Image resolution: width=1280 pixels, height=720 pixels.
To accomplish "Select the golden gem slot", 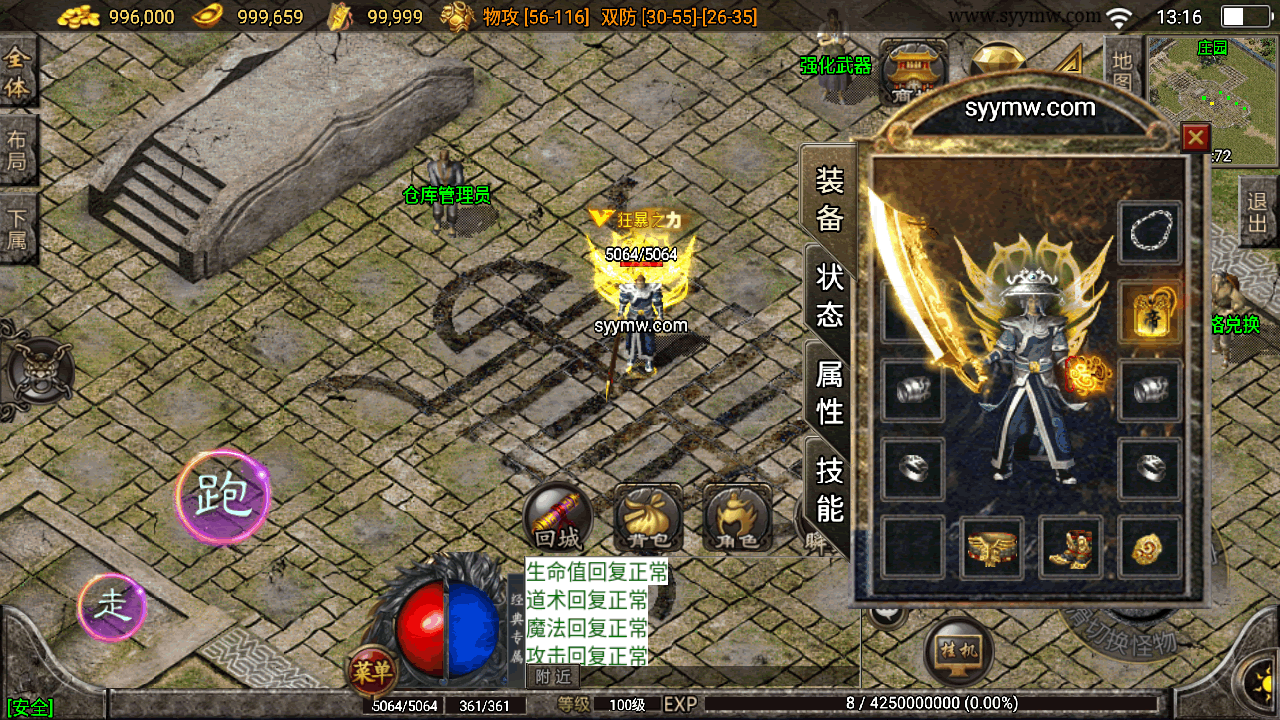I will pyautogui.click(x=1150, y=548).
